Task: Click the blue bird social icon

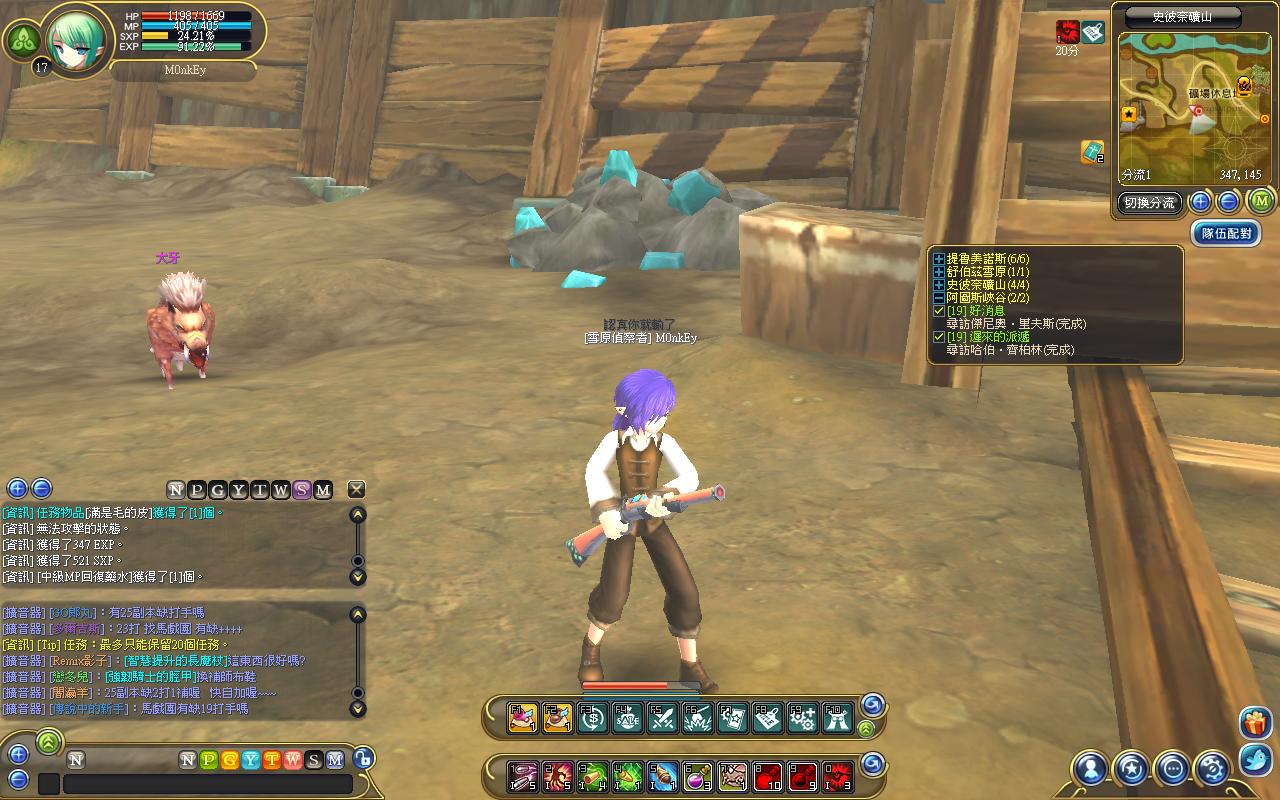Action: pos(1255,760)
